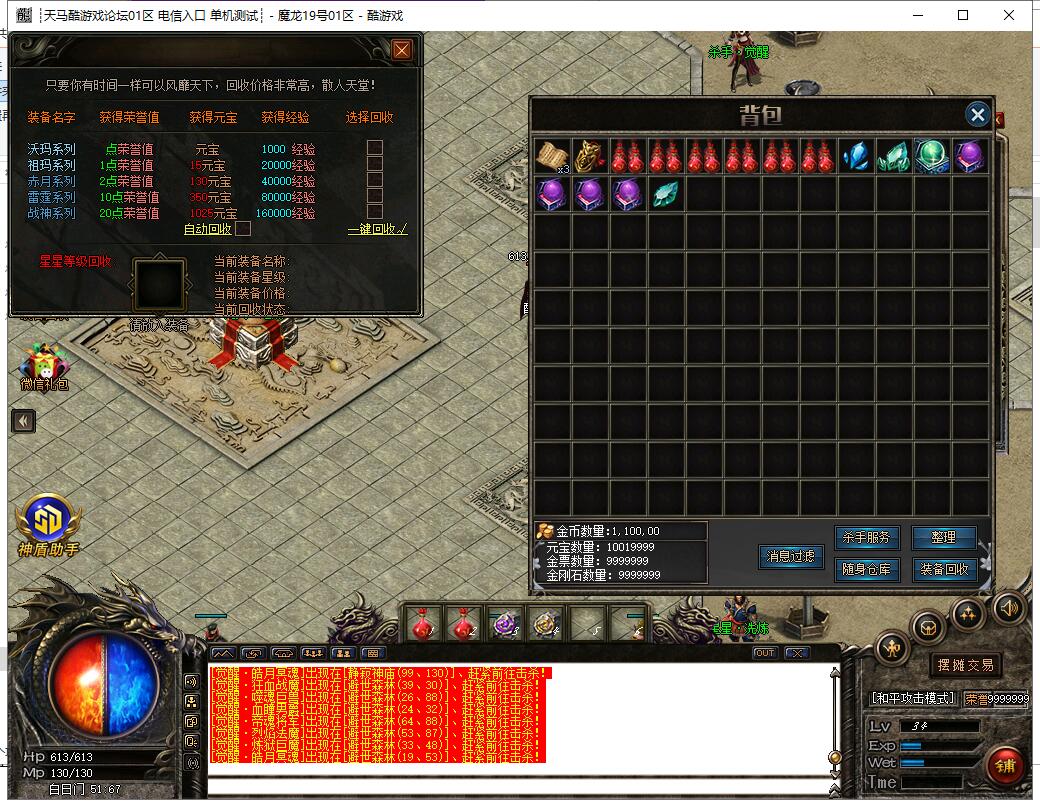Open the 摆摊交易 stall trade button
1040x807 pixels.
tap(964, 665)
